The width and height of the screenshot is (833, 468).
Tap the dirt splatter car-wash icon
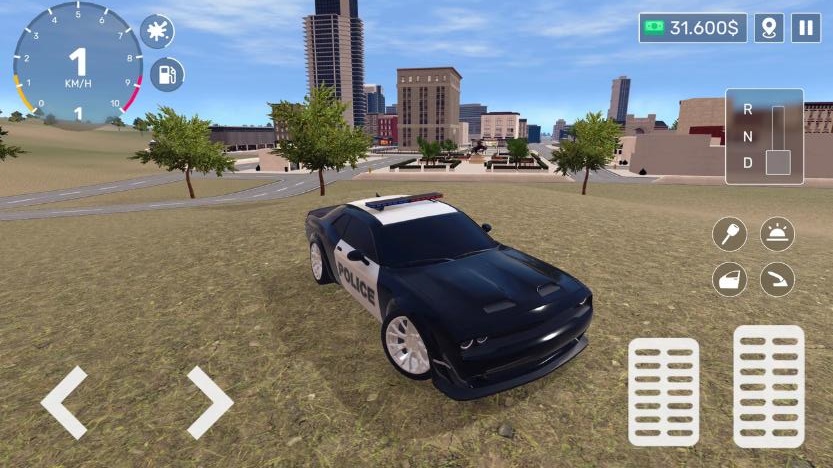coord(157,31)
